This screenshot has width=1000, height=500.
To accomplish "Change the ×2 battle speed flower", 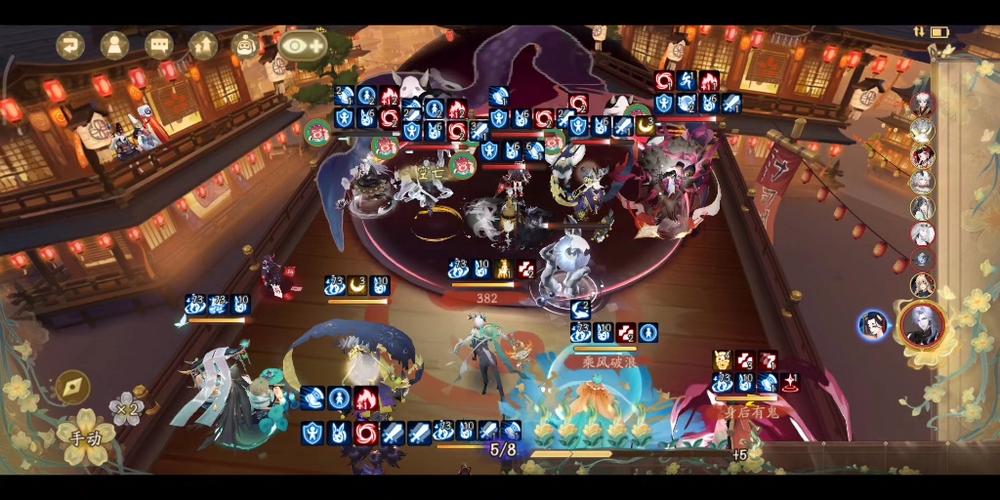I will (126, 409).
